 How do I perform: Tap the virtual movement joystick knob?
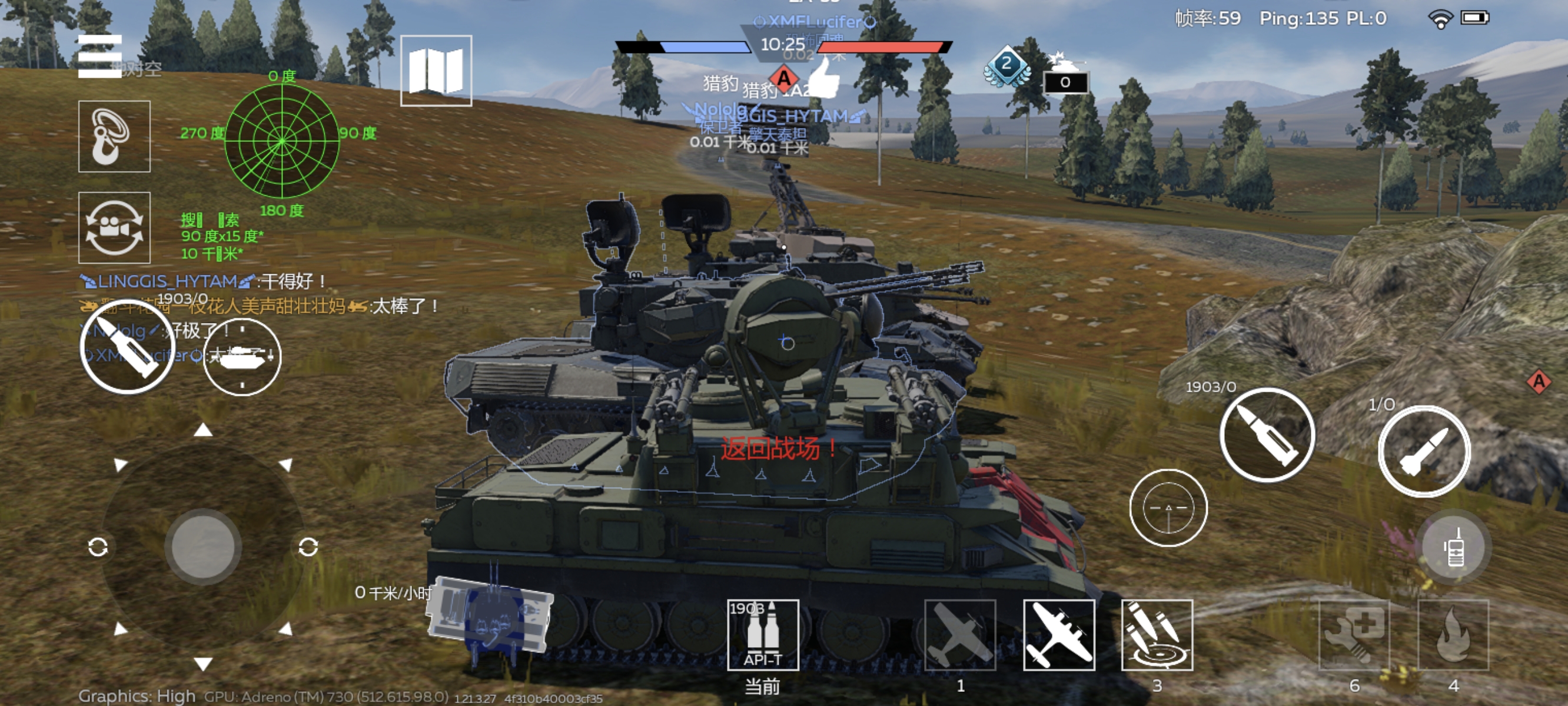point(203,547)
